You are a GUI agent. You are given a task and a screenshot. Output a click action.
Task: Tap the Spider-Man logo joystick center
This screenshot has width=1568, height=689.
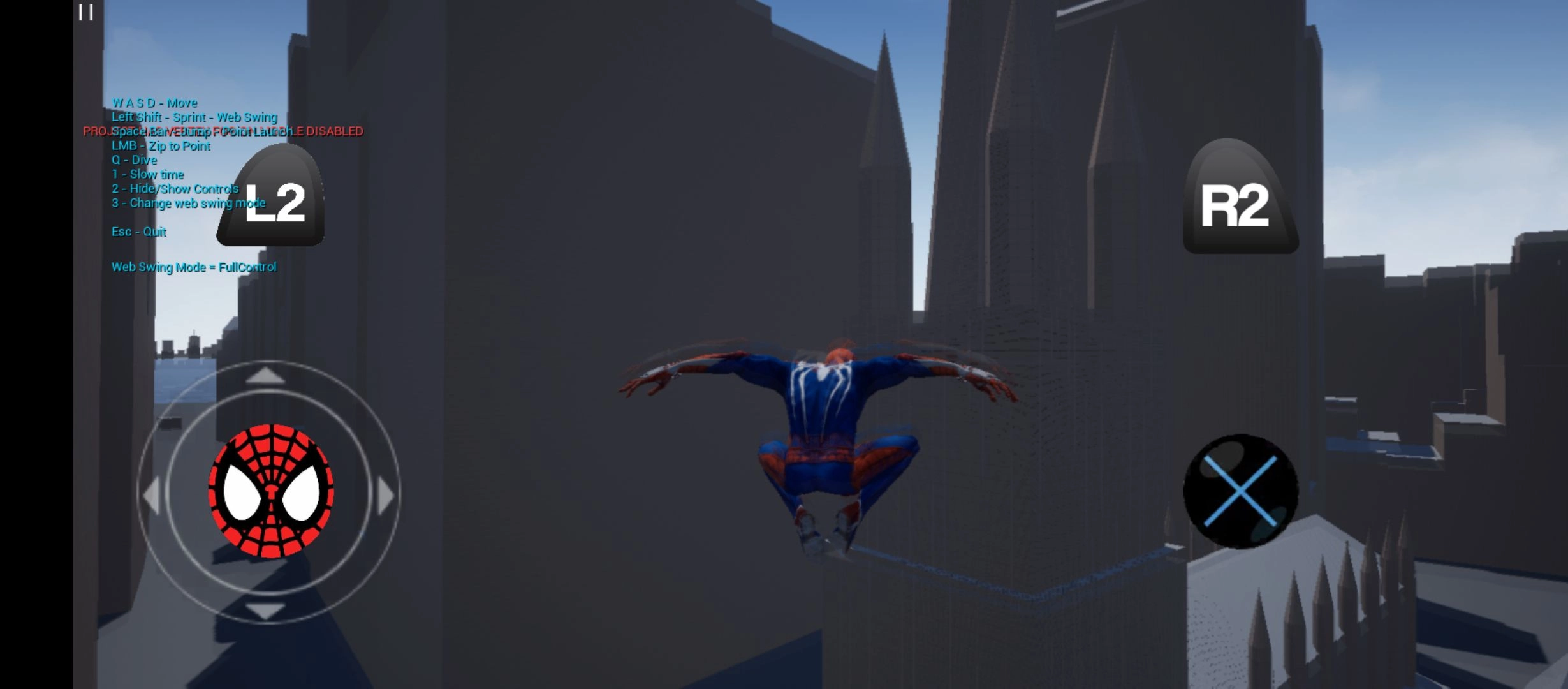[268, 490]
